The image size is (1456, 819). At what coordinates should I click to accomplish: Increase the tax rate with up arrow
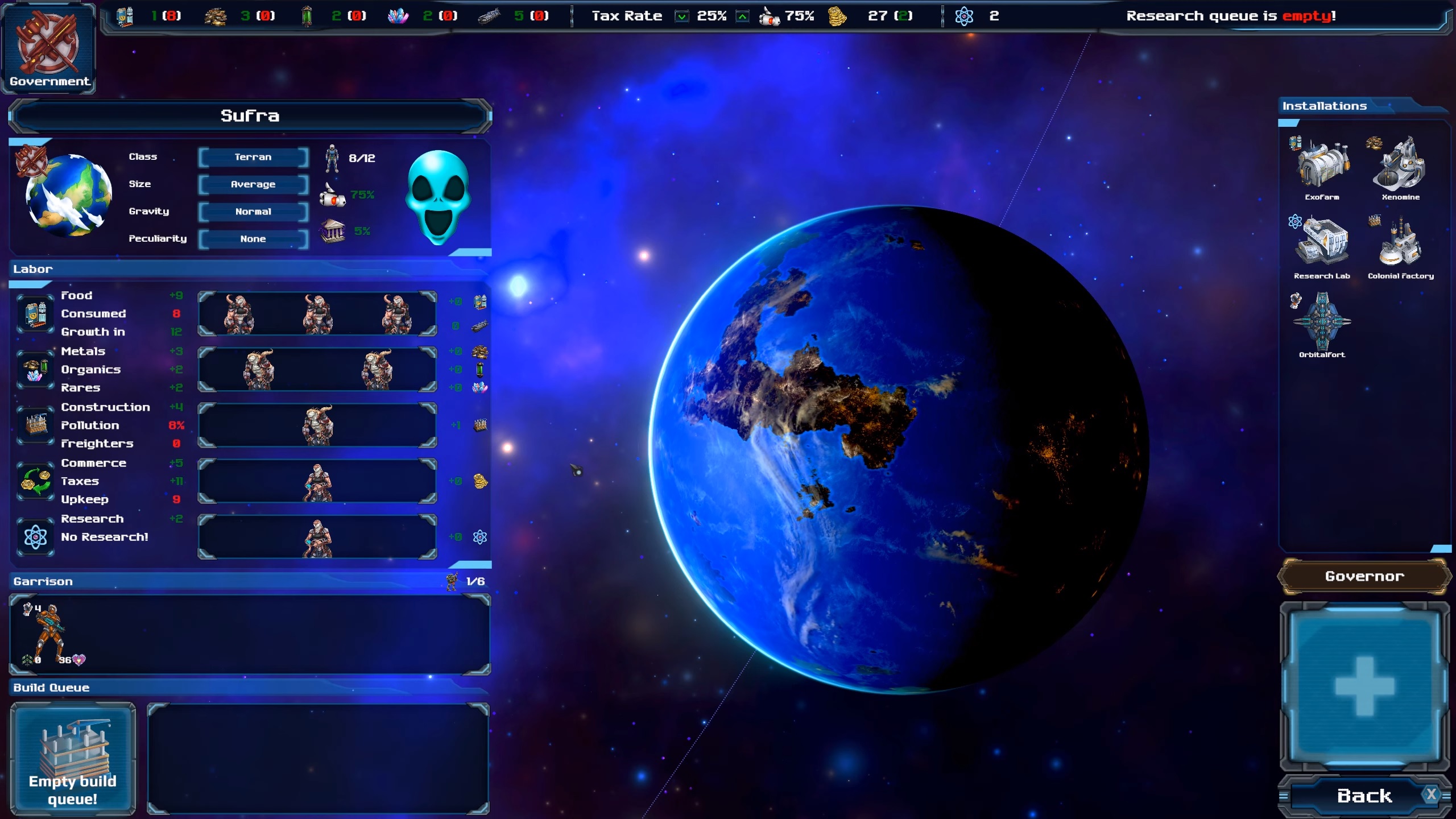pos(742,16)
